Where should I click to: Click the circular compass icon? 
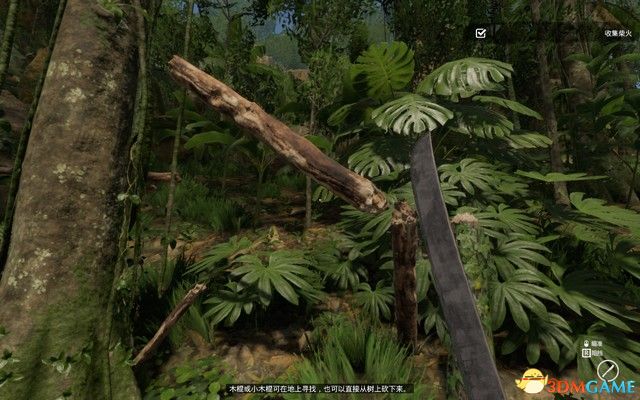point(608,370)
